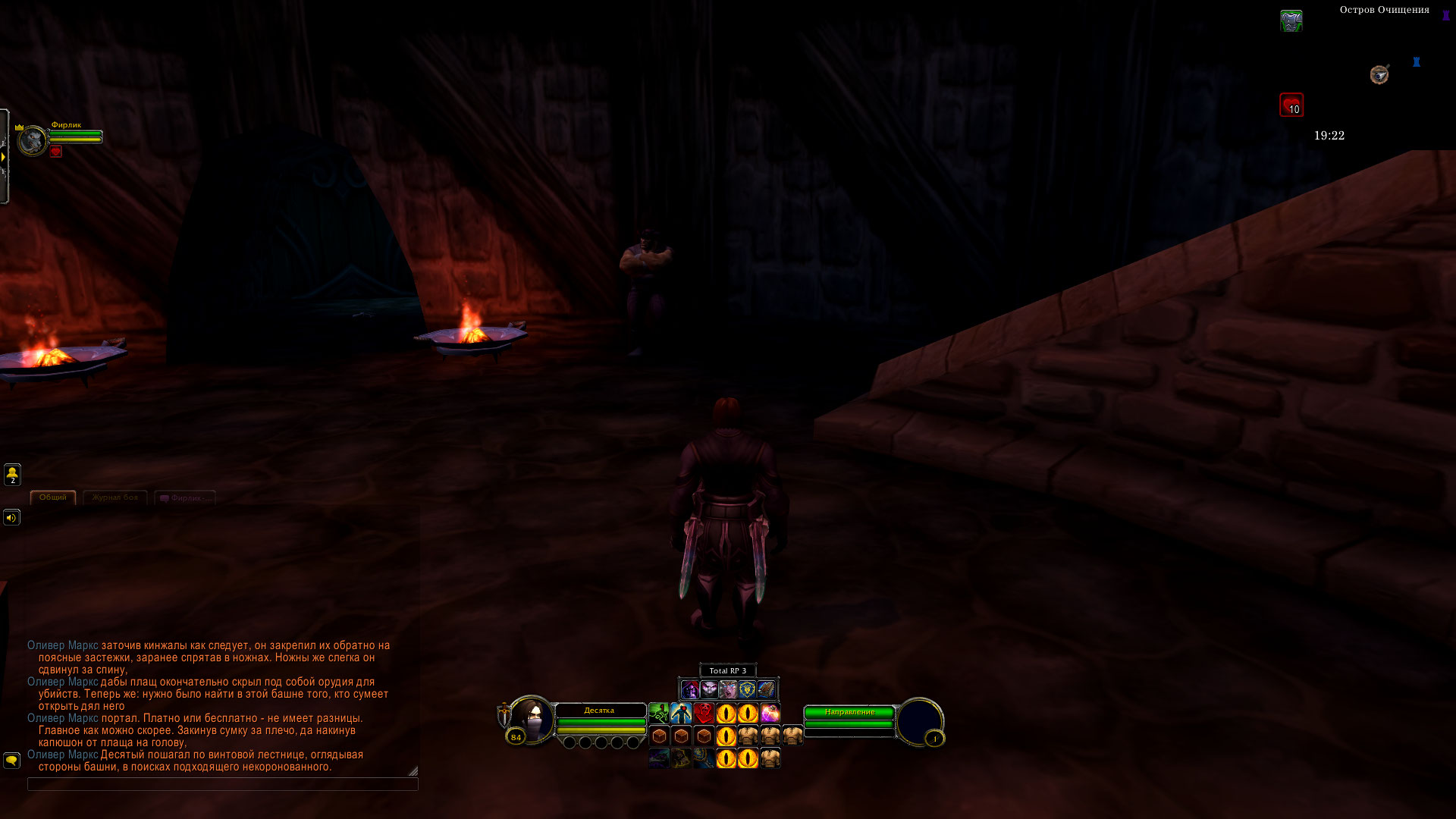Open the Фирлик whisper chat tab
Image resolution: width=1456 pixels, height=819 pixels.
click(x=185, y=498)
